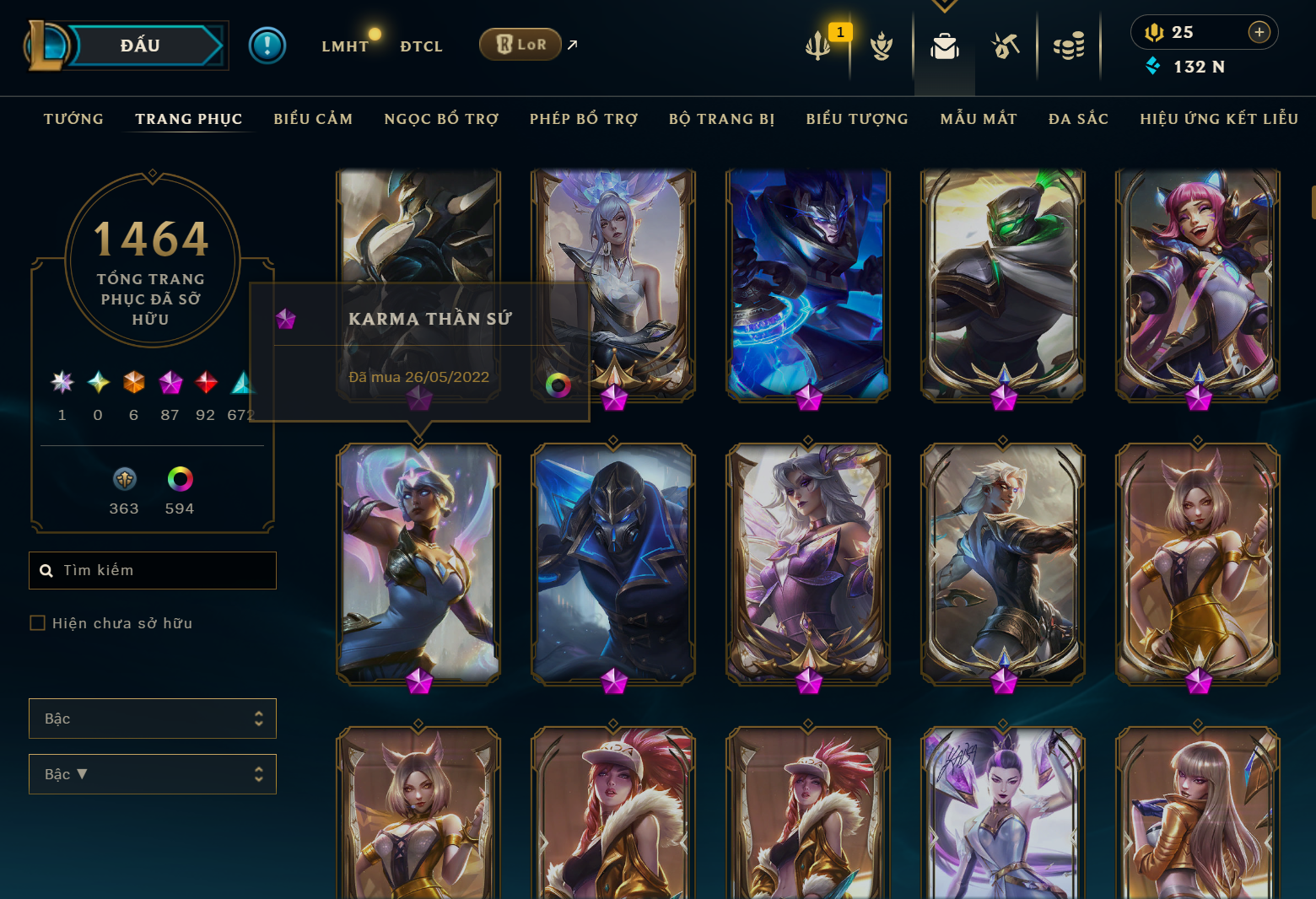Open the store coins icon
This screenshot has height=899, width=1316.
click(1070, 46)
